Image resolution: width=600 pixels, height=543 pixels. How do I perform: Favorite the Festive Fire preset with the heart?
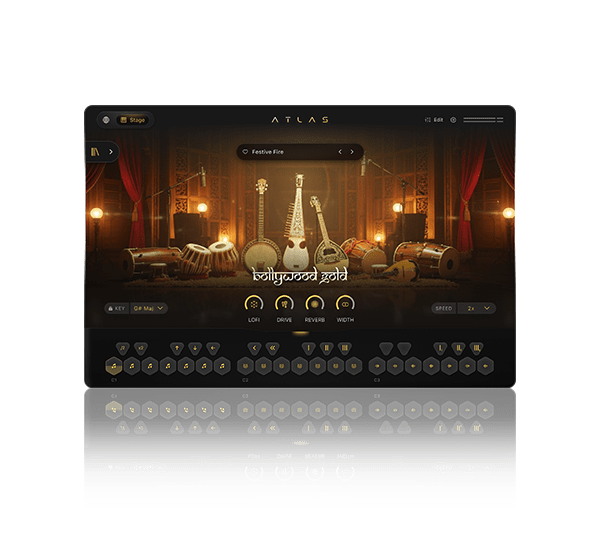(245, 152)
